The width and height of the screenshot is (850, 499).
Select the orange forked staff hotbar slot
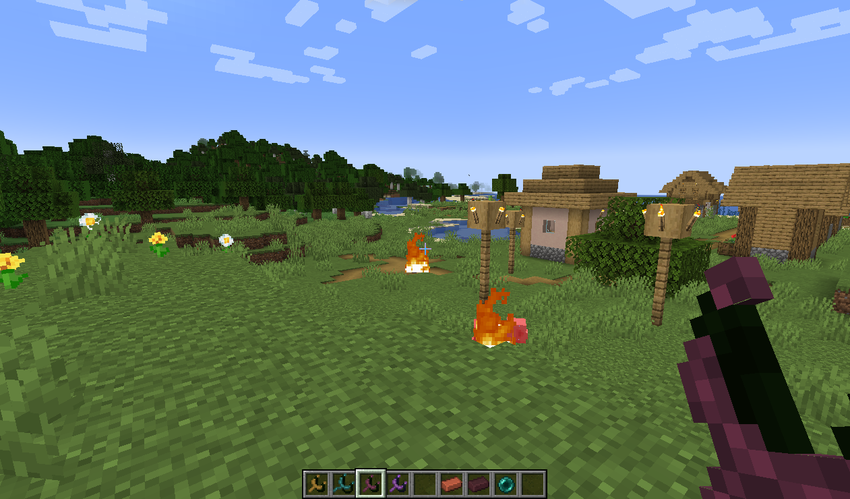coord(317,484)
